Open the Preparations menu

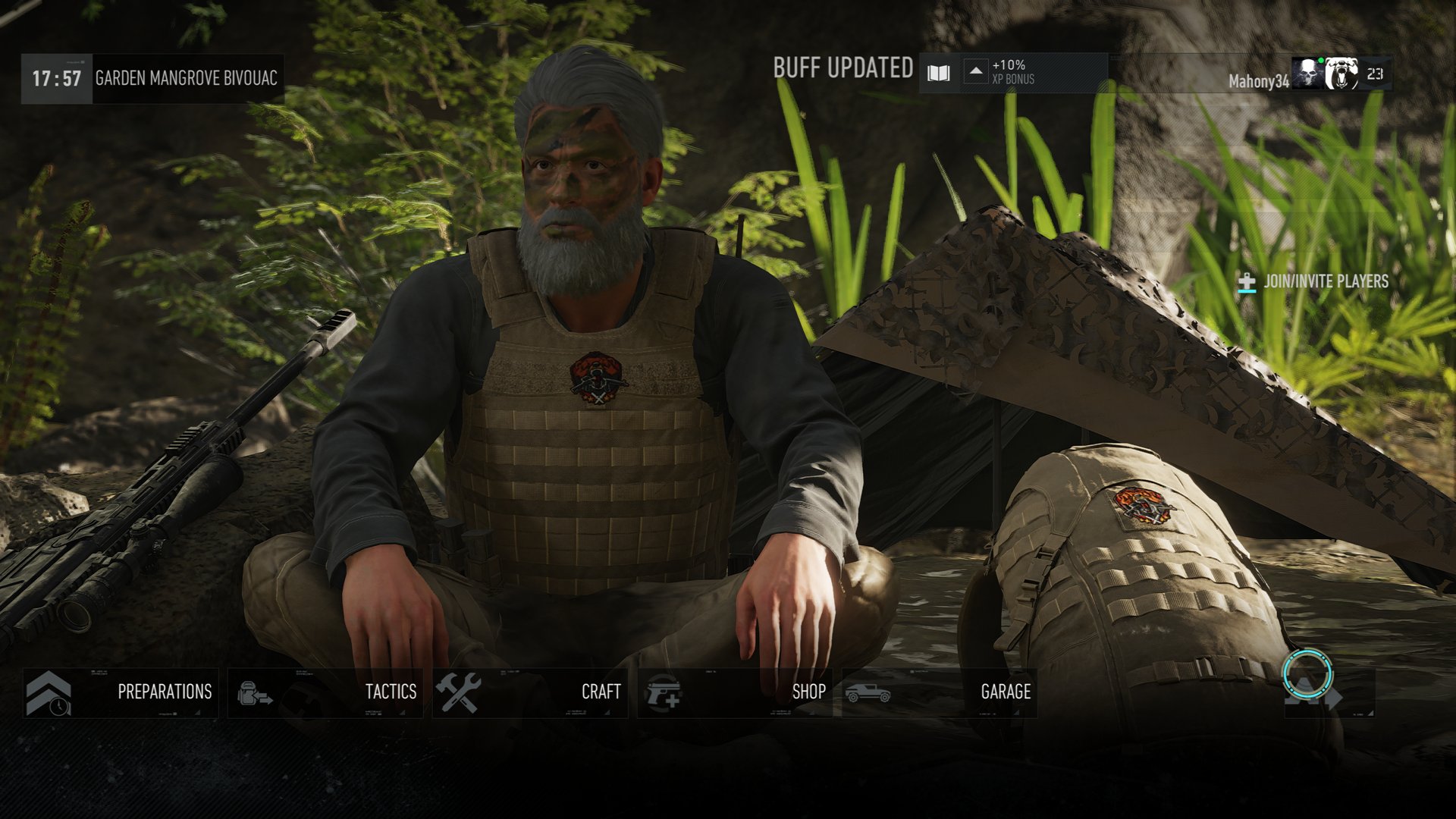pos(121,692)
